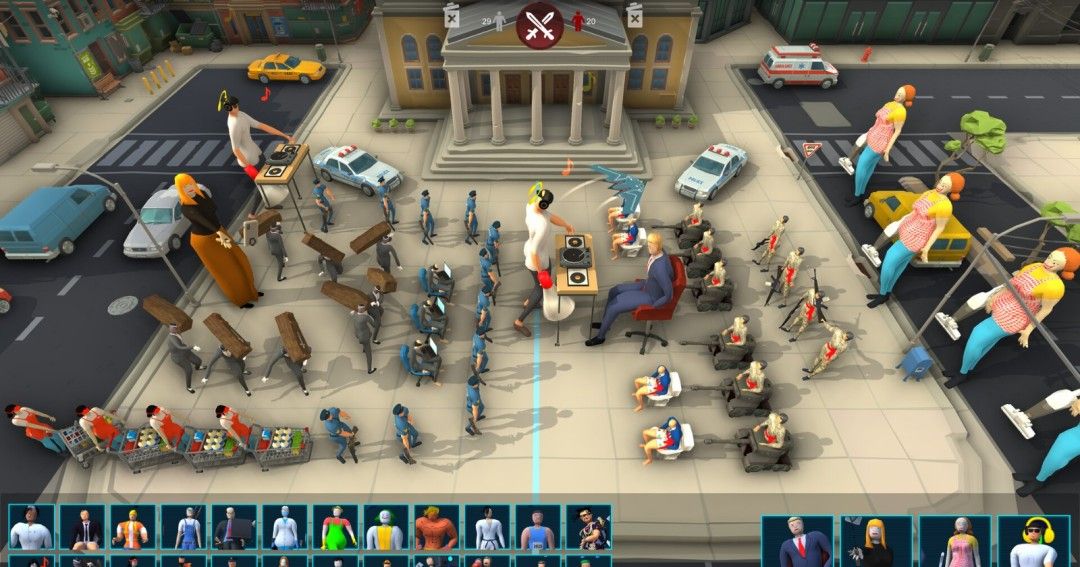Choose the dark suit briefcase man unit
The width and height of the screenshot is (1080, 567).
(x=234, y=528)
